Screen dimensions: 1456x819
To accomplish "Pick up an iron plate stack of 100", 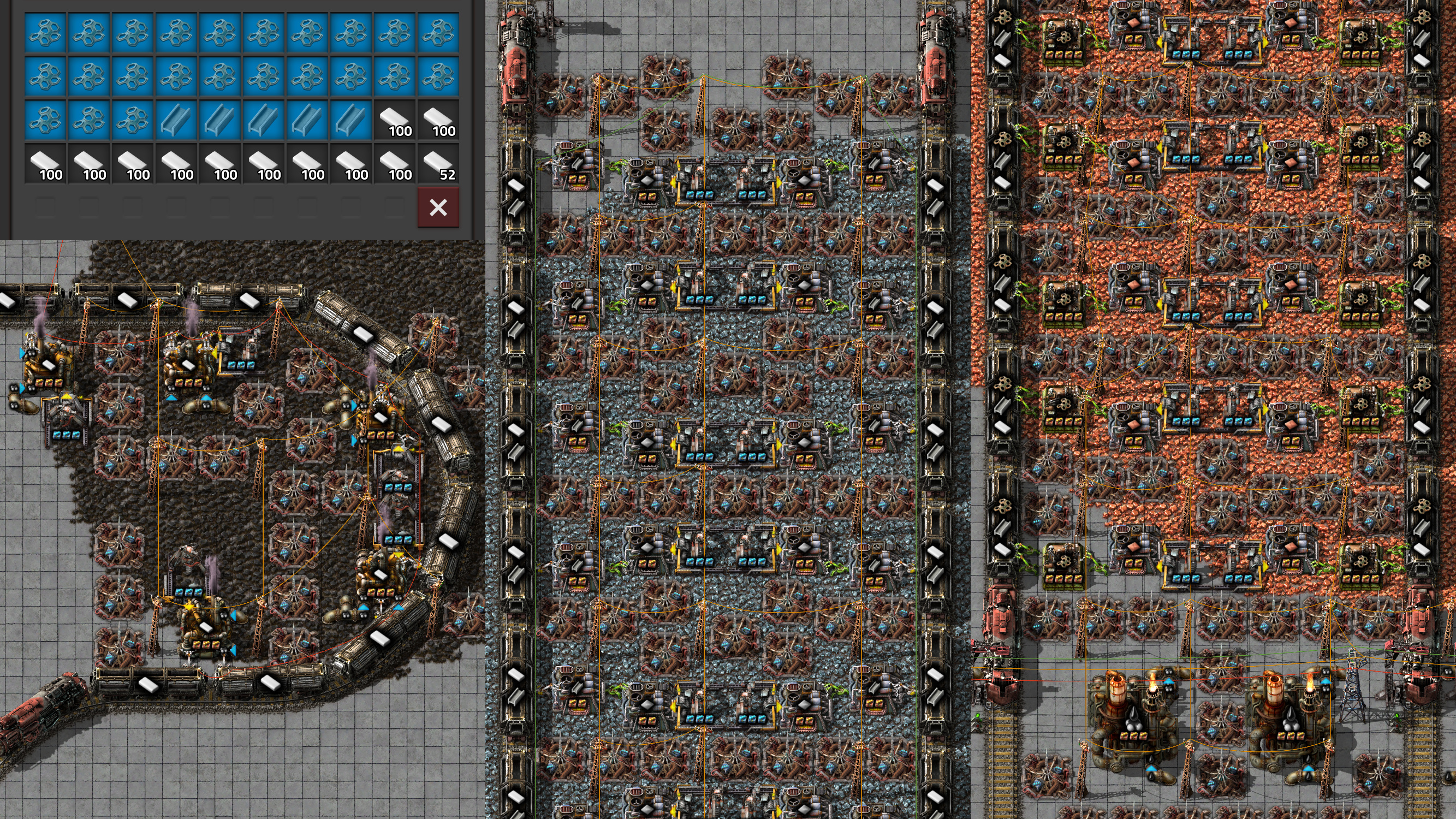I will coord(177,164).
